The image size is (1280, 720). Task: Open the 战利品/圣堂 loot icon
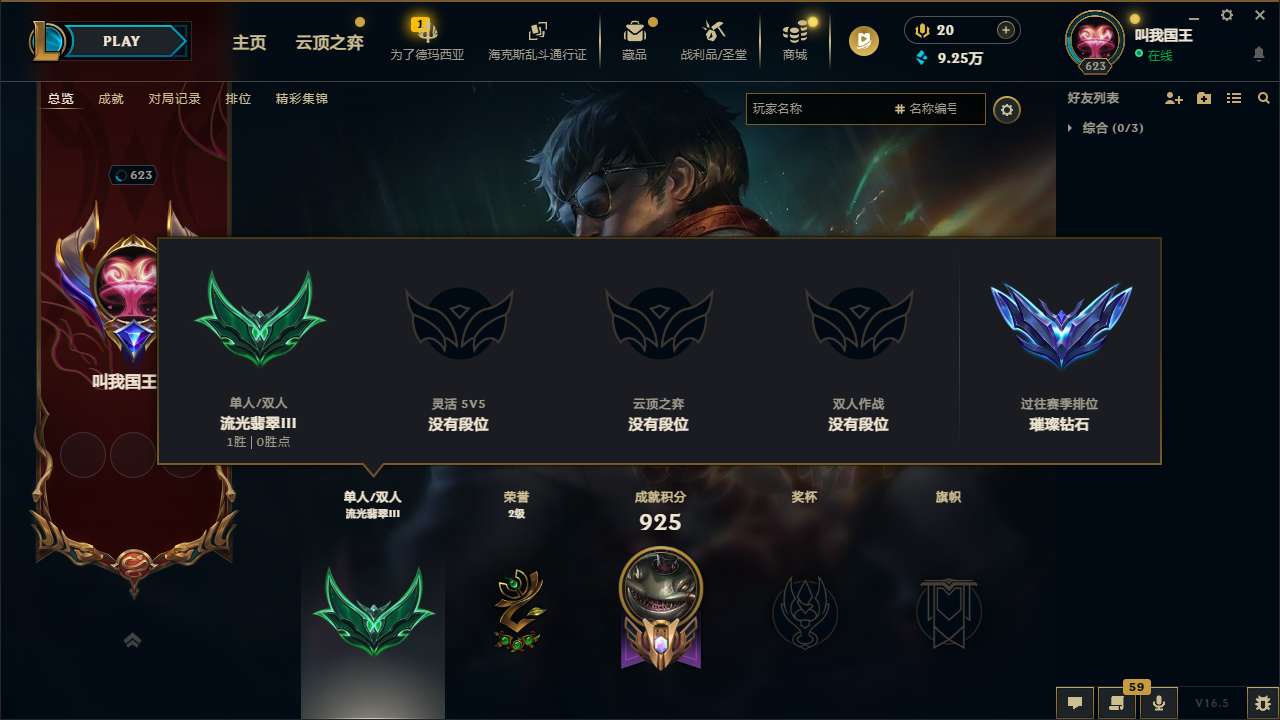point(714,41)
